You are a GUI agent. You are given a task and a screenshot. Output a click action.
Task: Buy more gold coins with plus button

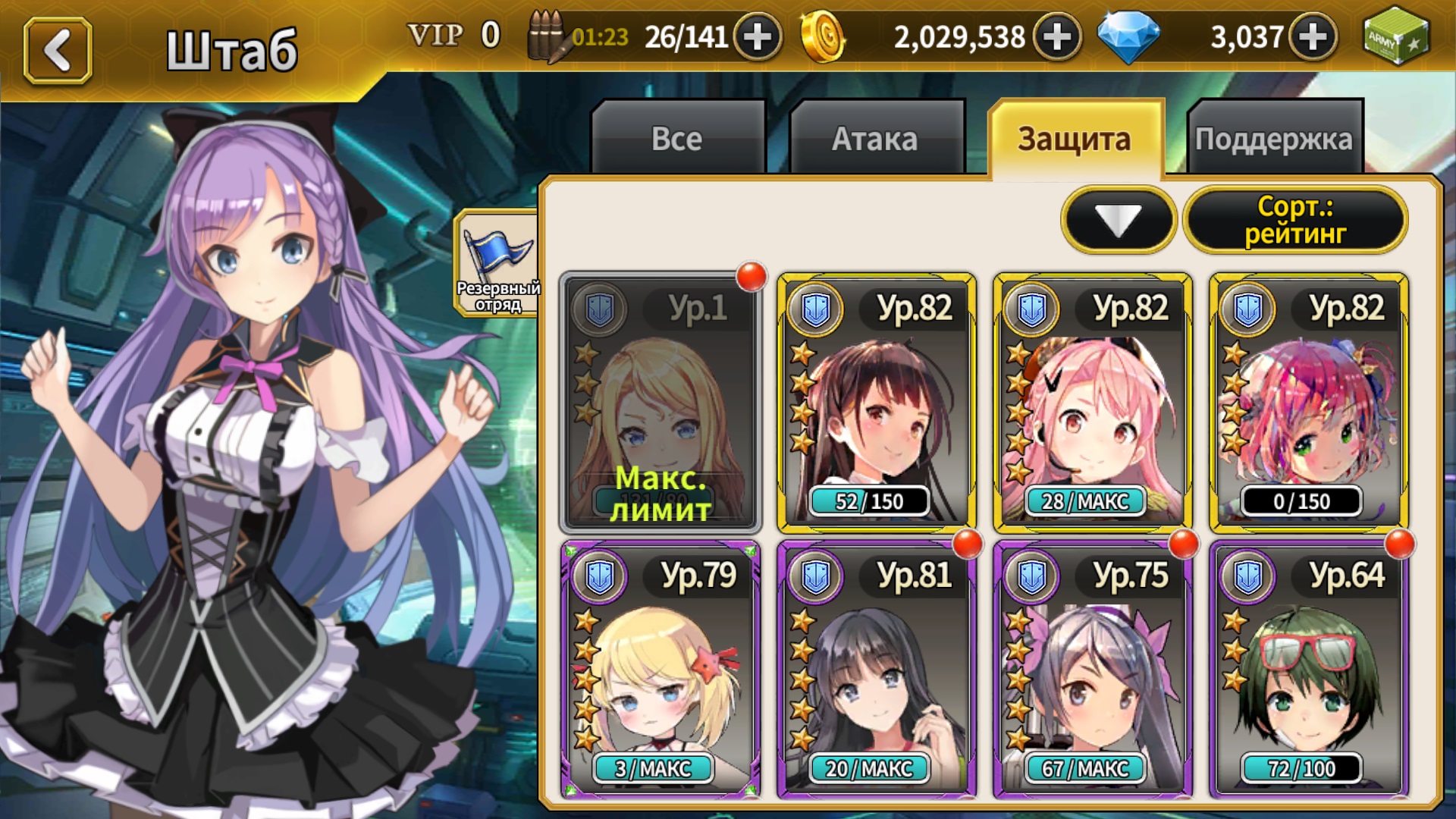pyautogui.click(x=1057, y=36)
